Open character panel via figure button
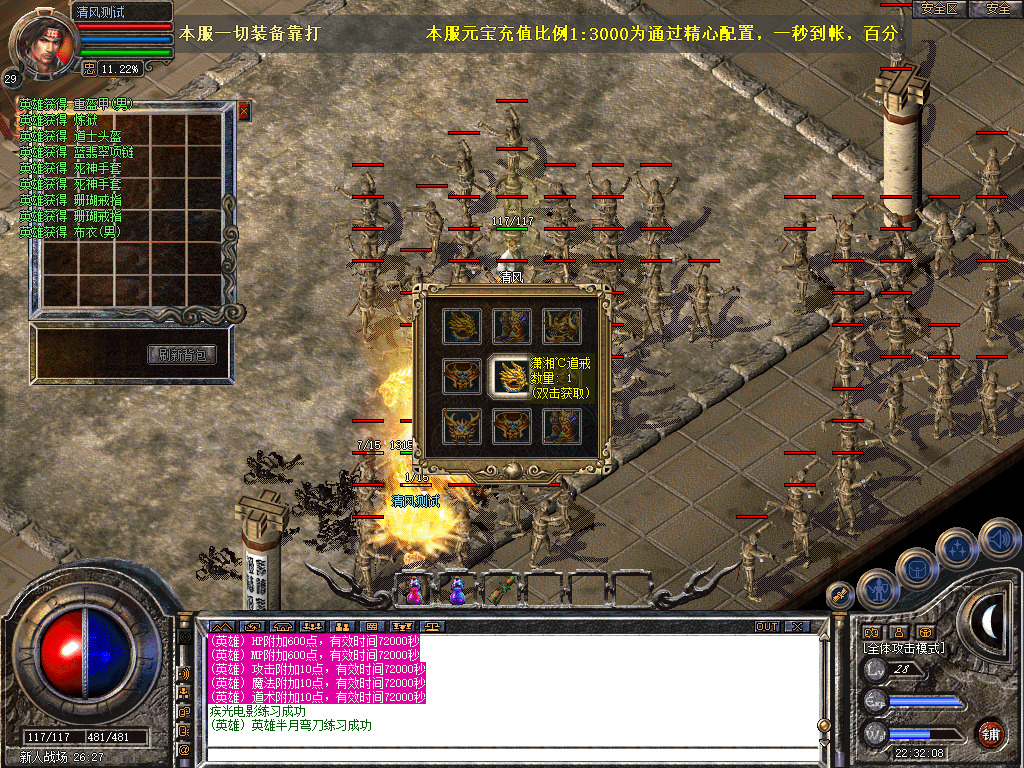Viewport: 1024px width, 768px height. (877, 590)
